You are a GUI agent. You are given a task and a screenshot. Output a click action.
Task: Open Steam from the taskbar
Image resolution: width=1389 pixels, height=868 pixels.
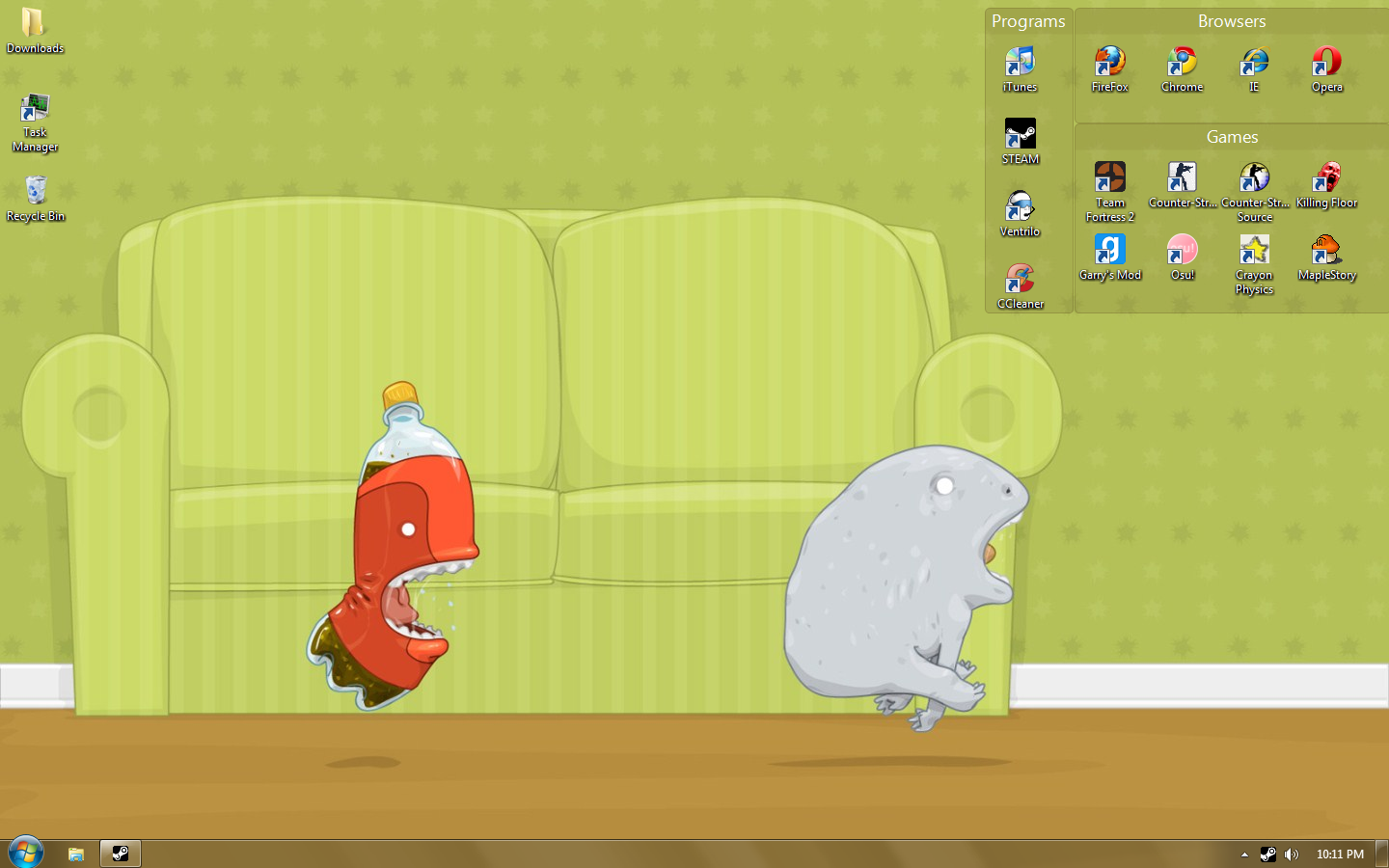120,853
